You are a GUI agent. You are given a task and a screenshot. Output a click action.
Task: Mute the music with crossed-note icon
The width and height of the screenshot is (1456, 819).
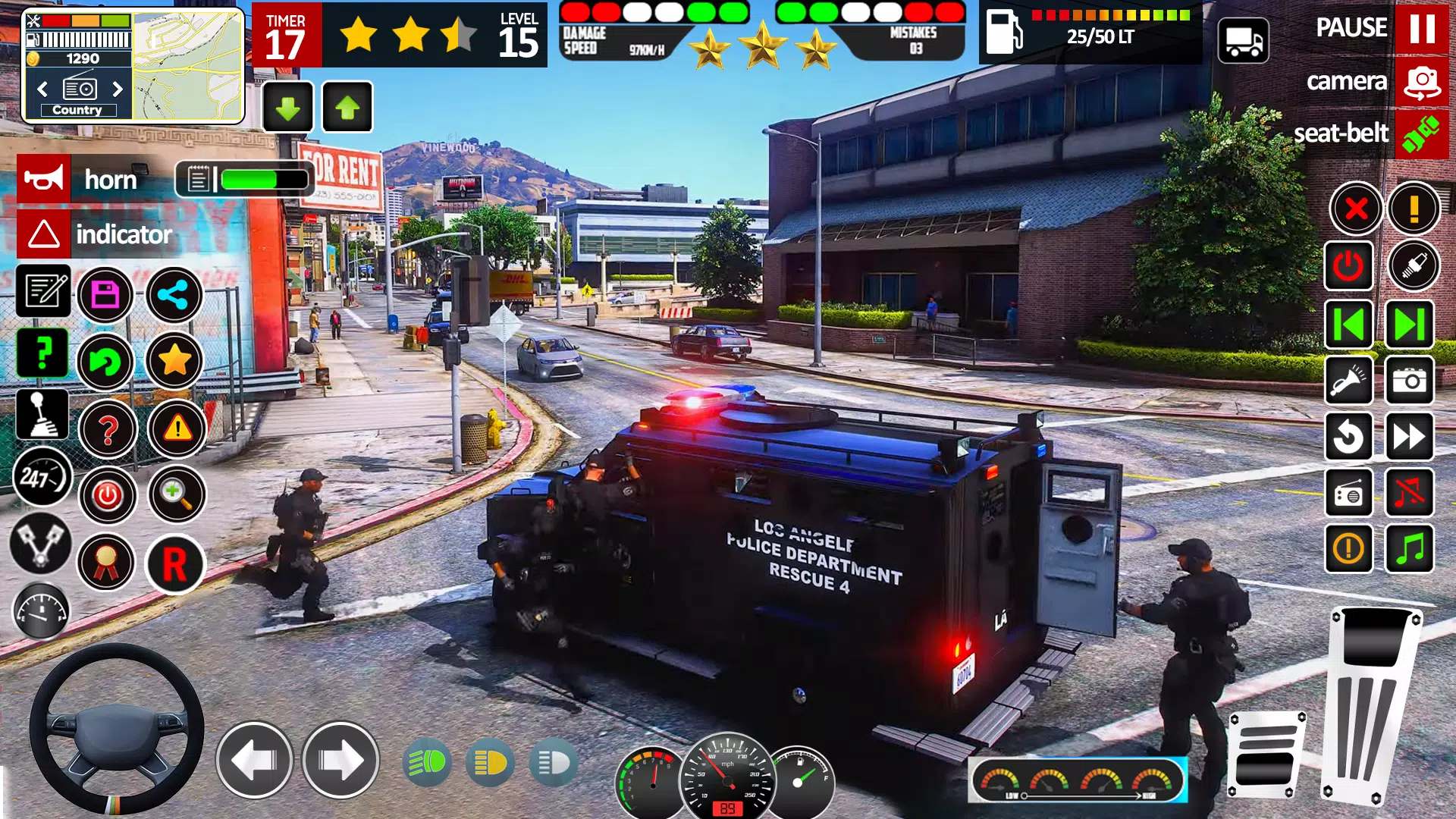(1409, 493)
